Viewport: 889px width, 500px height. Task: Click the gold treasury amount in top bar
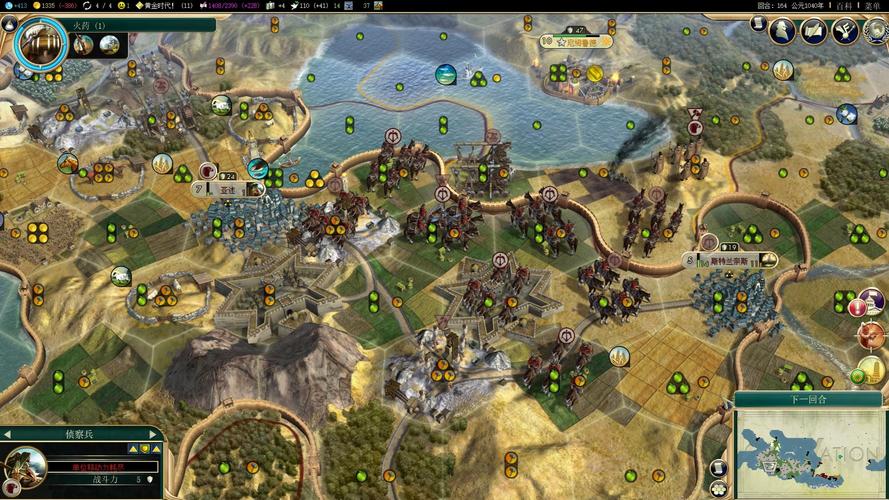click(x=46, y=6)
